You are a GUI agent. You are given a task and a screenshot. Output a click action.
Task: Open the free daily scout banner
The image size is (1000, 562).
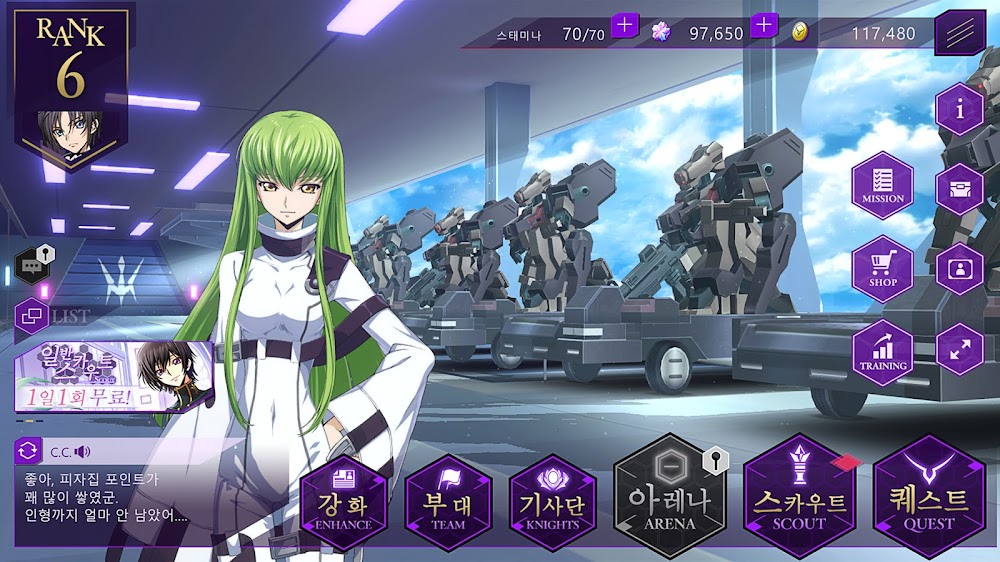(113, 378)
